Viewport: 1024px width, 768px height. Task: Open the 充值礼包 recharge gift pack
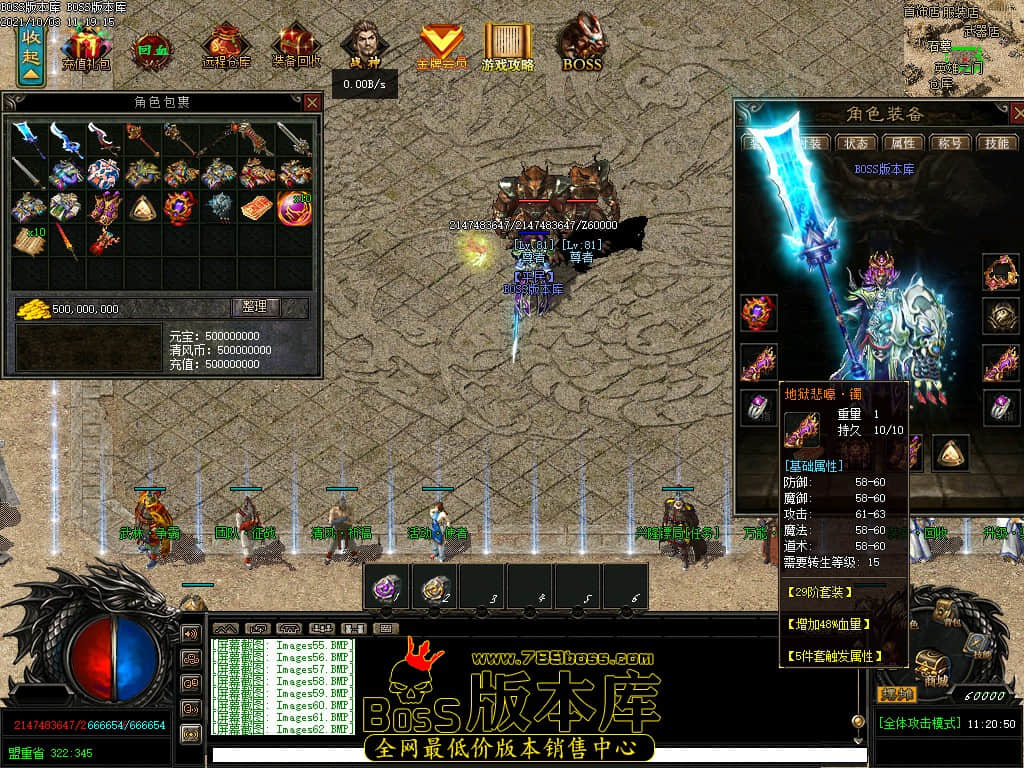pyautogui.click(x=86, y=48)
